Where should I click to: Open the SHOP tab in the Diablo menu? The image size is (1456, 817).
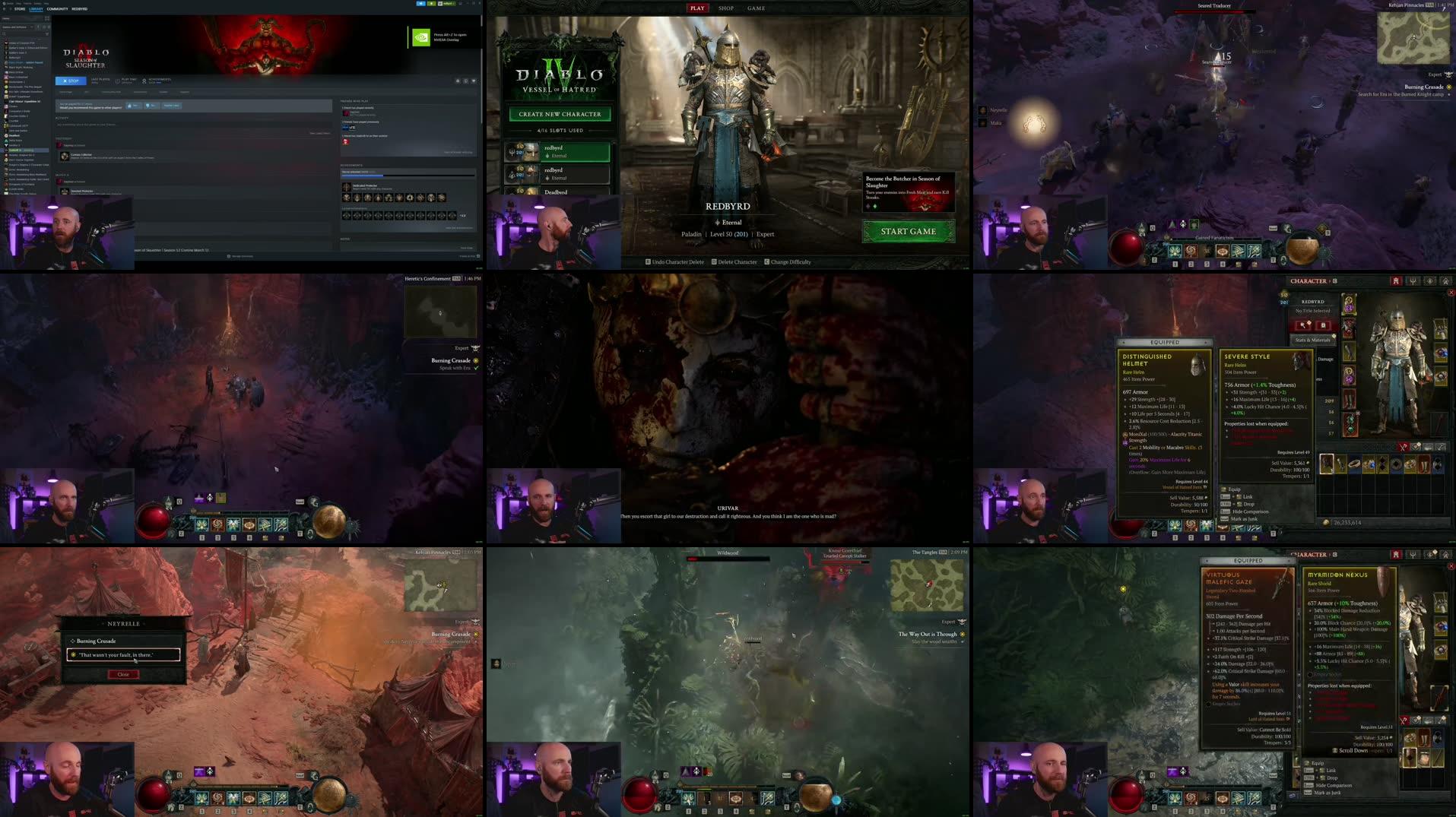(725, 8)
